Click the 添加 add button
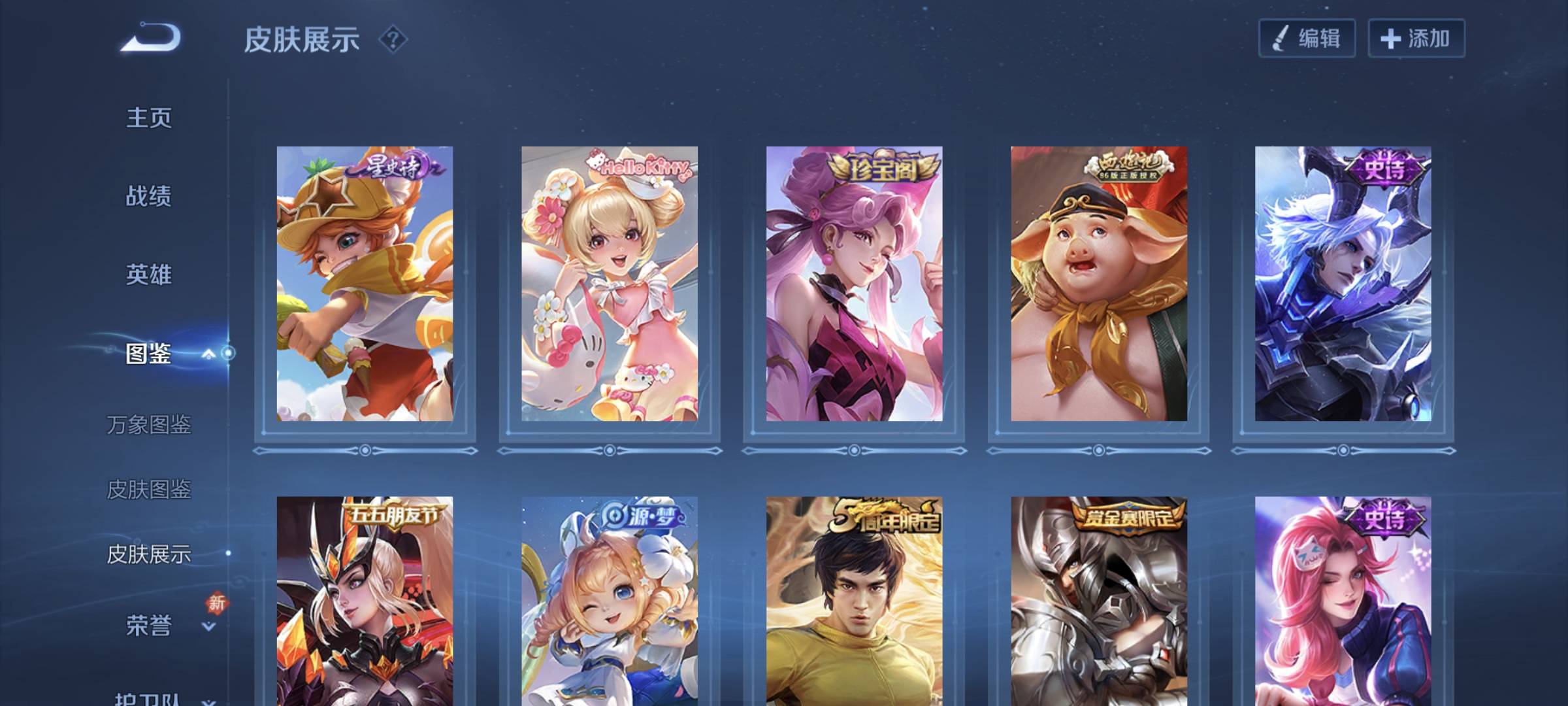Screen dimensions: 1568x706 (1416, 39)
